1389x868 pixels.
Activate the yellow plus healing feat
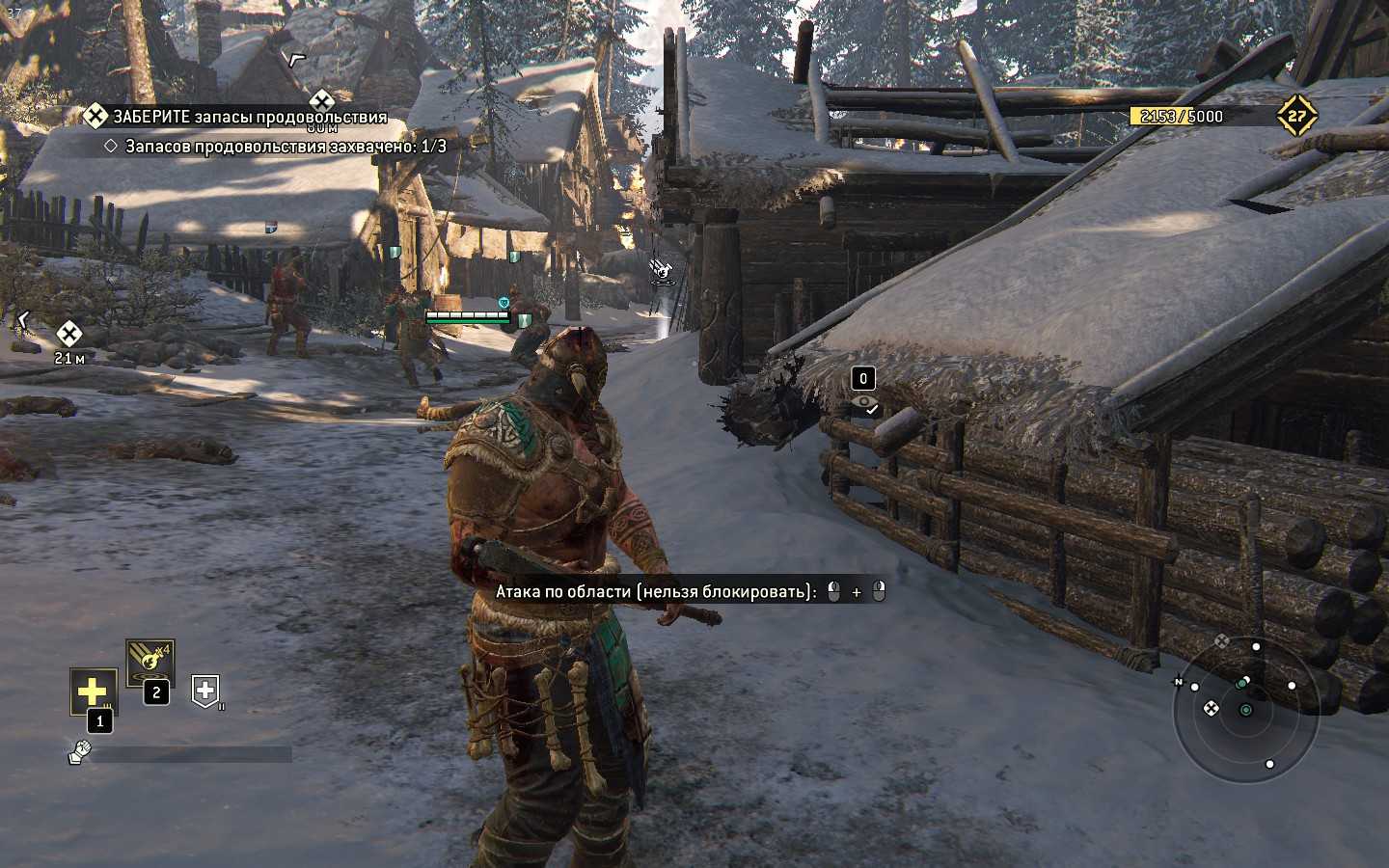coord(93,691)
